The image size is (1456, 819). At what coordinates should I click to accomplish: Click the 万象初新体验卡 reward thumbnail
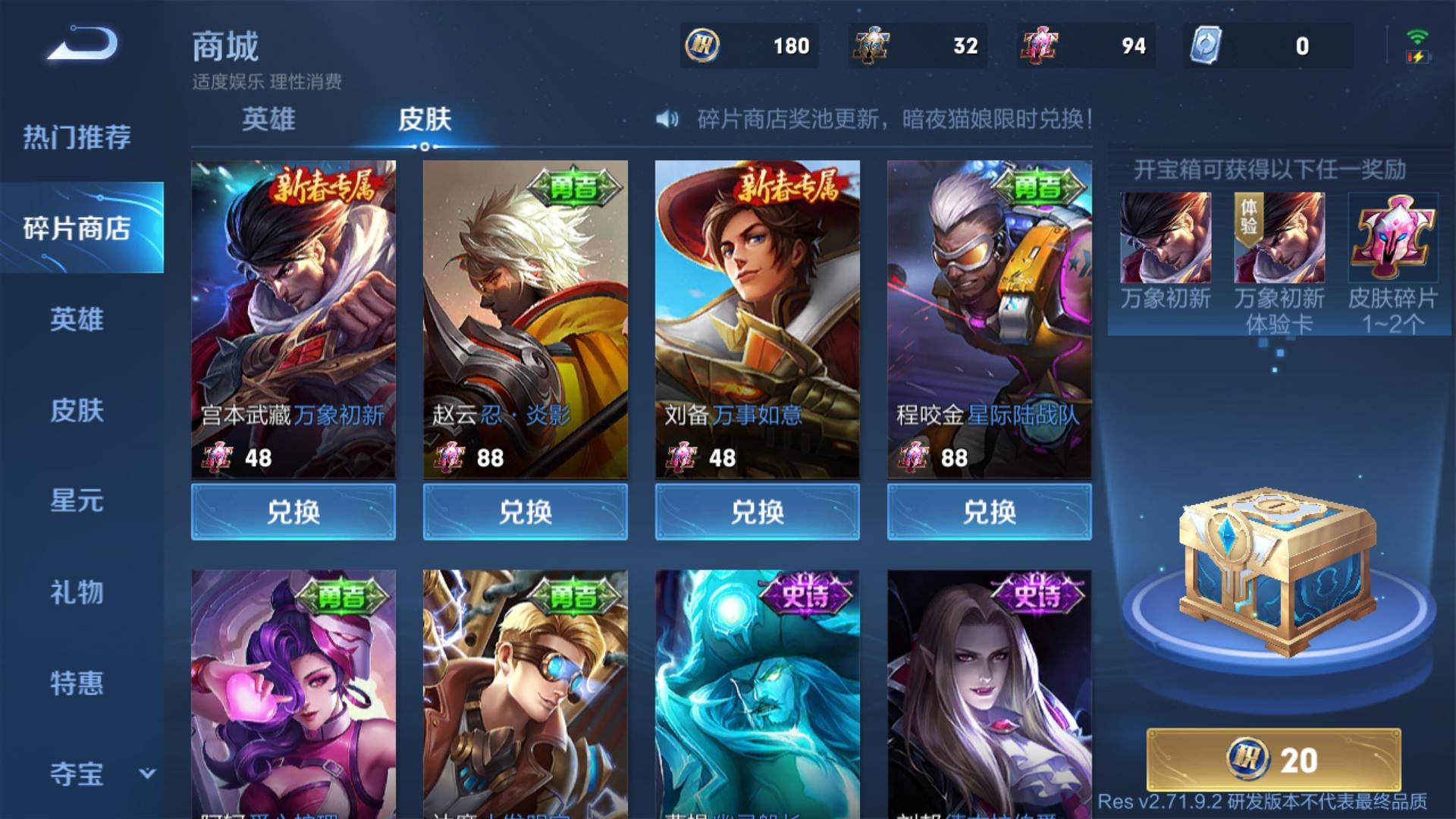[1279, 237]
